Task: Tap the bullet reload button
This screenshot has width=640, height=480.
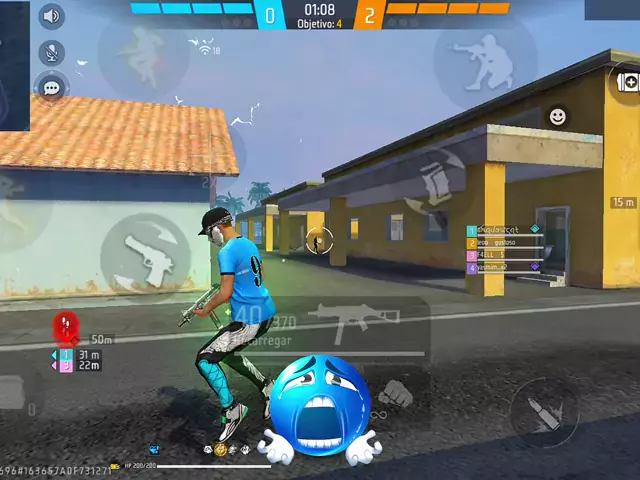Action: coord(544,412)
